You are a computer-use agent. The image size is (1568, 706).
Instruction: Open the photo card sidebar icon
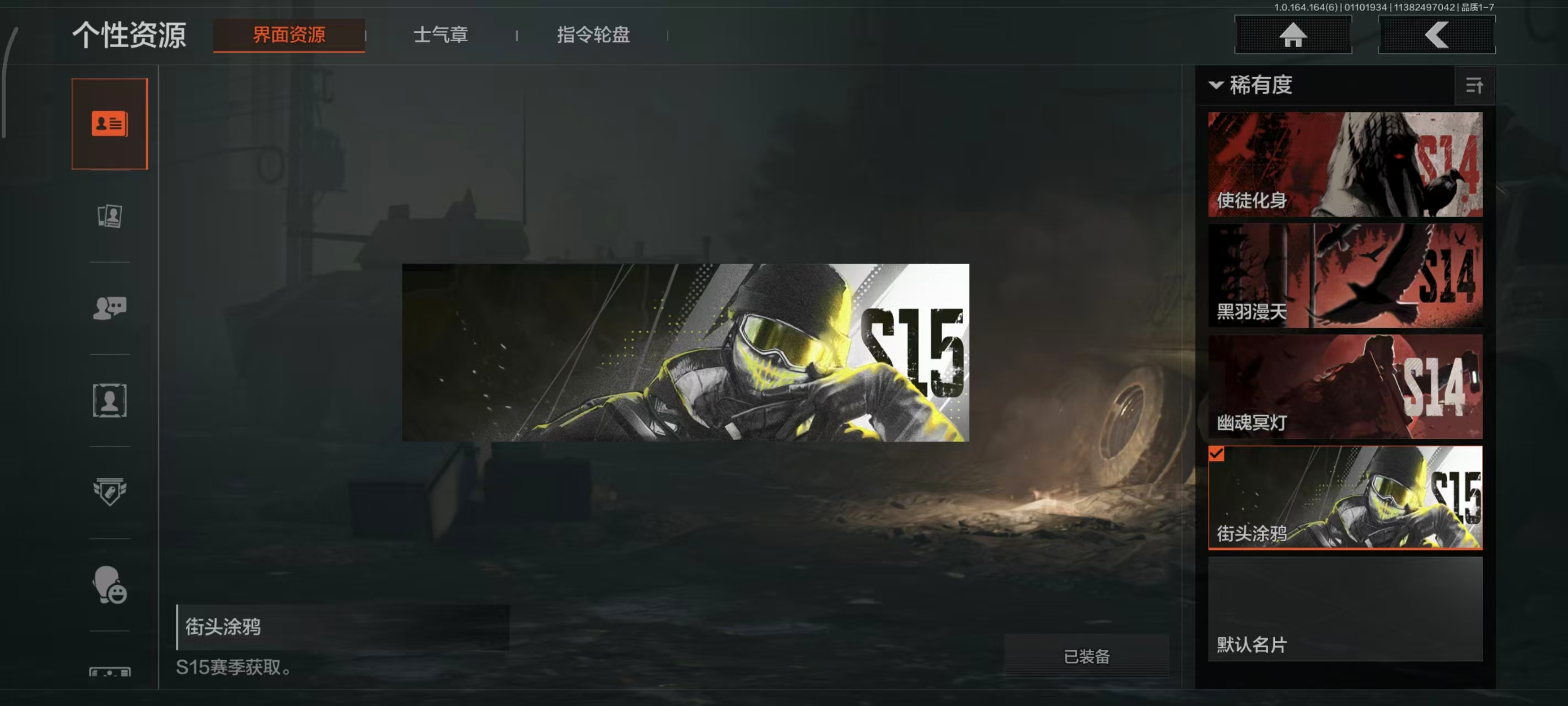point(110,216)
